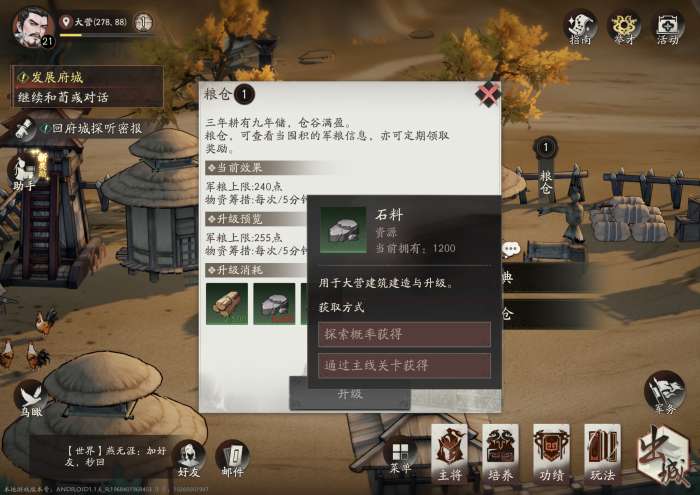The height and width of the screenshot is (495, 700).
Task: Open the 活动 events menu
Action: point(668,27)
